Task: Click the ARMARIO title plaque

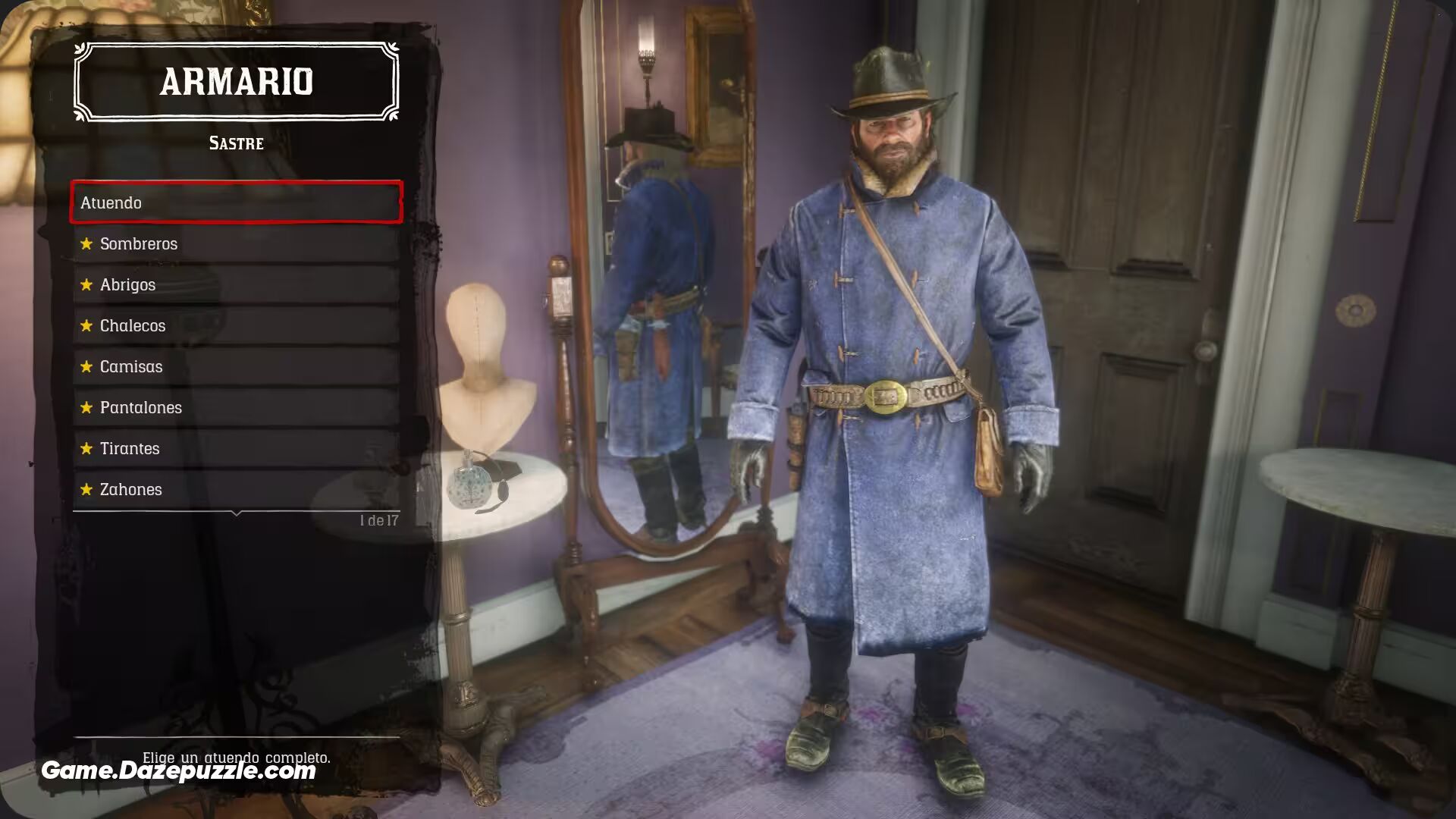Action: 235,82
